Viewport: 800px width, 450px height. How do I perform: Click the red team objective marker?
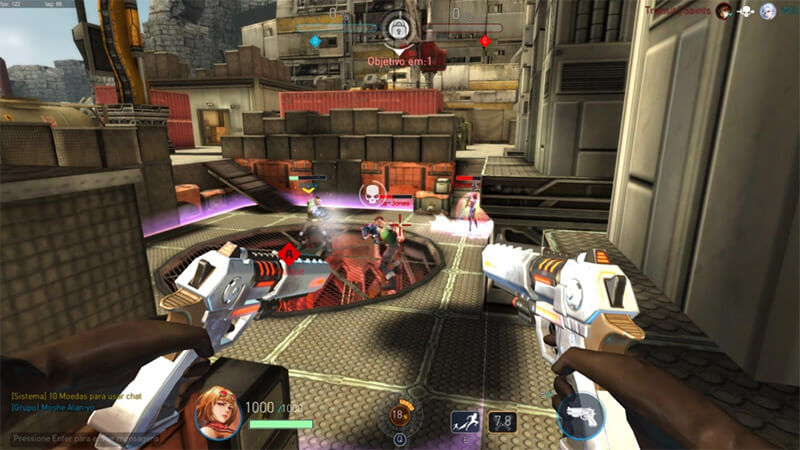(x=485, y=41)
